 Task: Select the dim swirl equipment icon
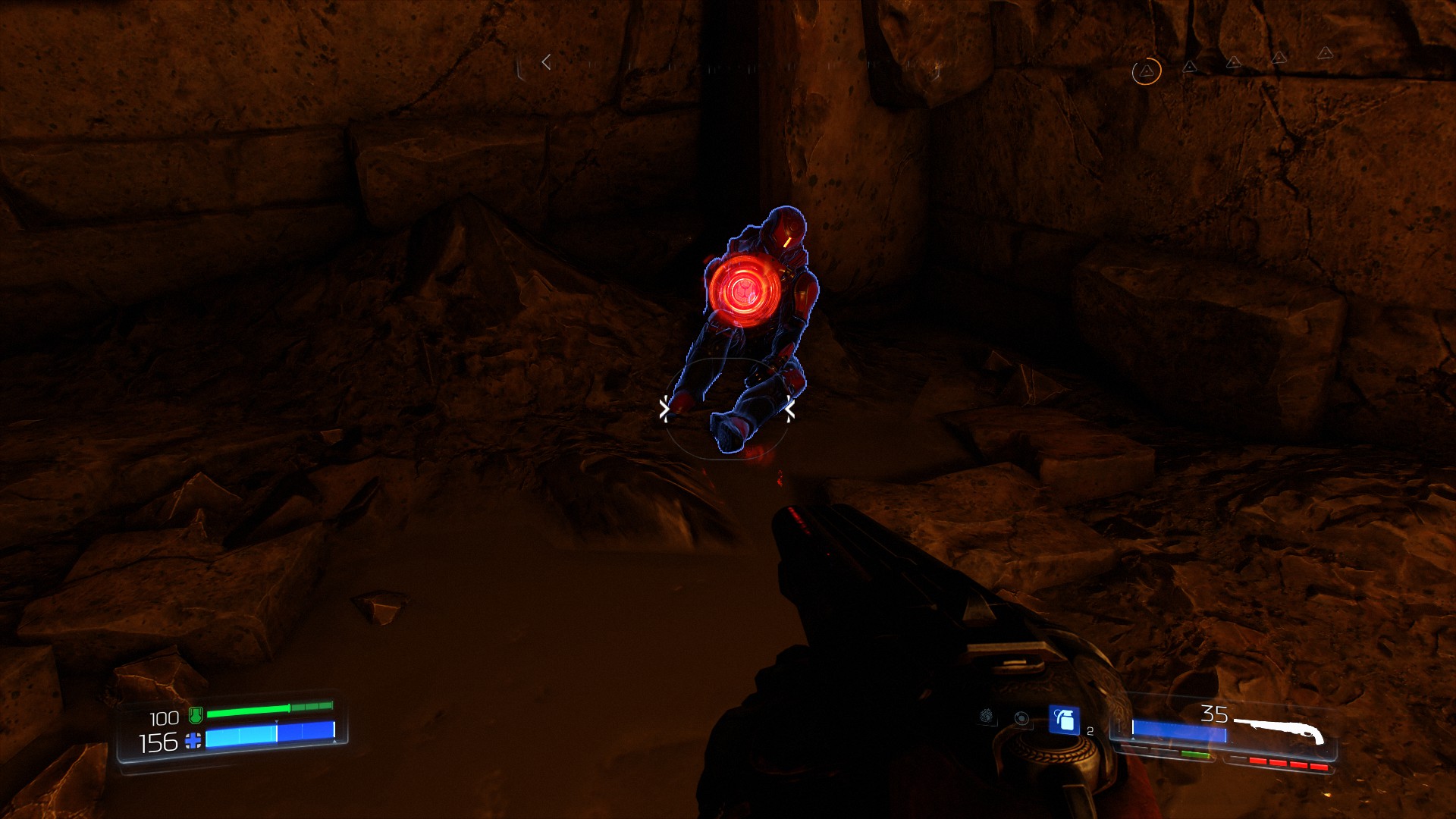tap(987, 715)
